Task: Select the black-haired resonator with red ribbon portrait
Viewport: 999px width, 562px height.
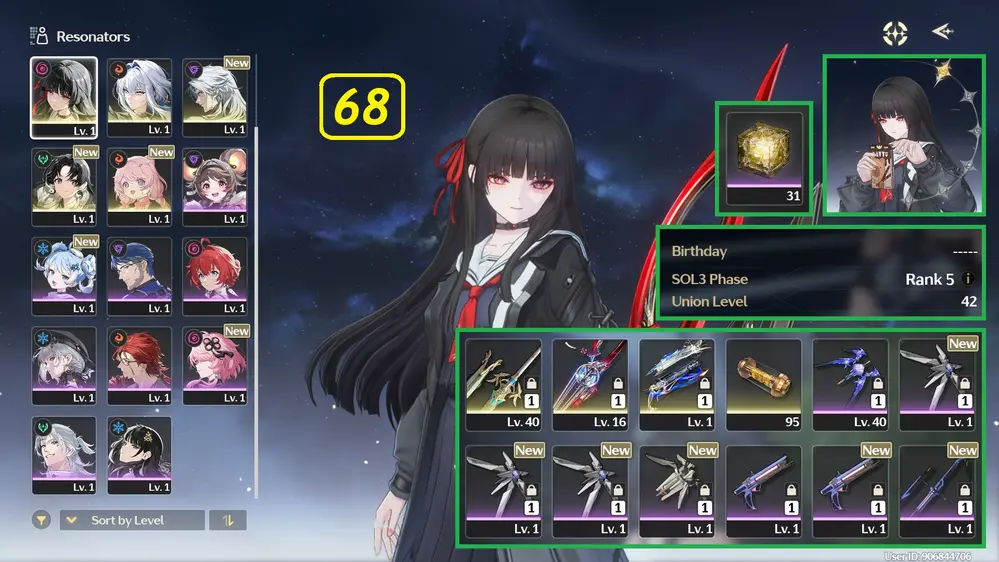Action: 64,97
